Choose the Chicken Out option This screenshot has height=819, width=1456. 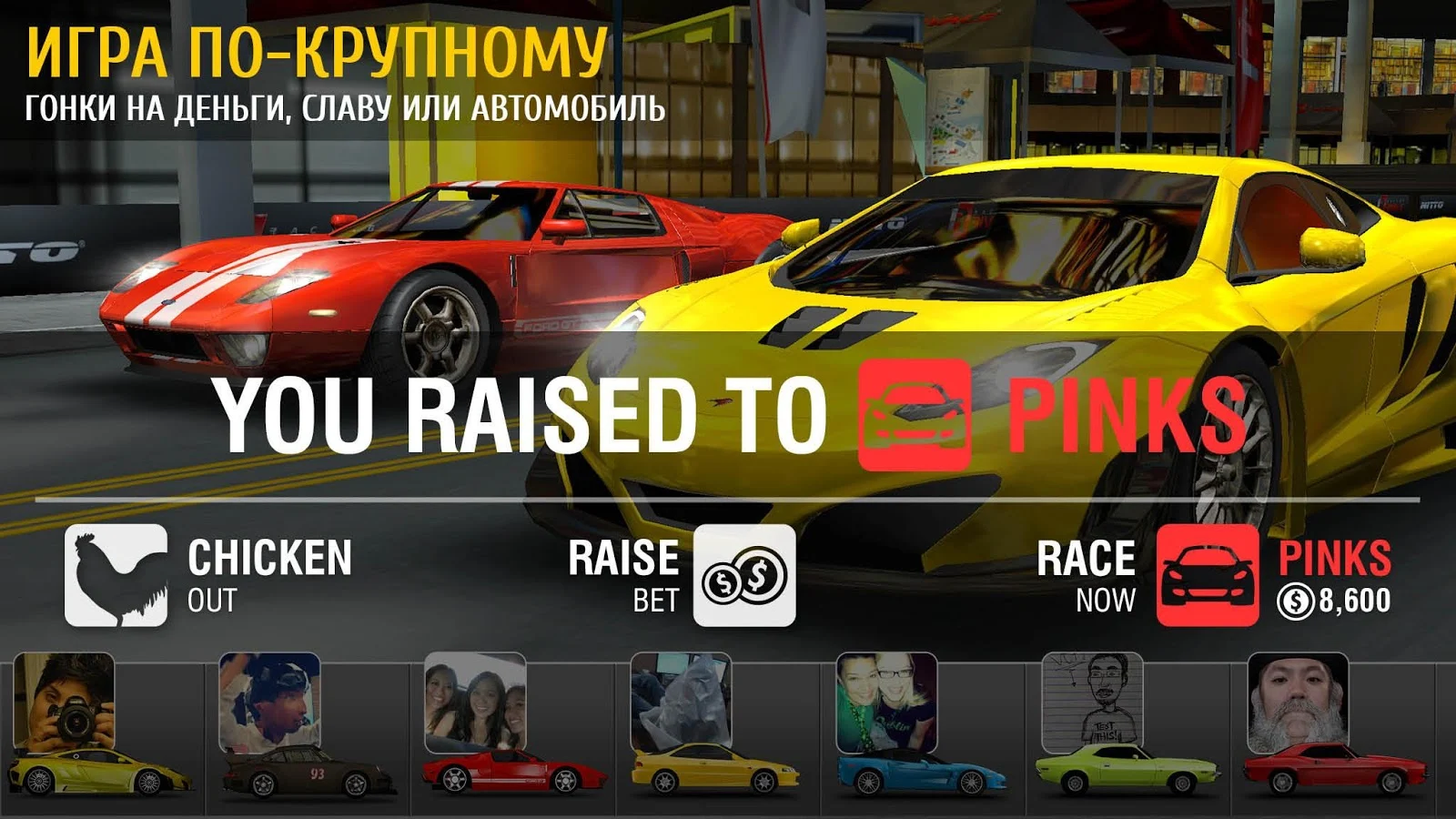tap(116, 575)
